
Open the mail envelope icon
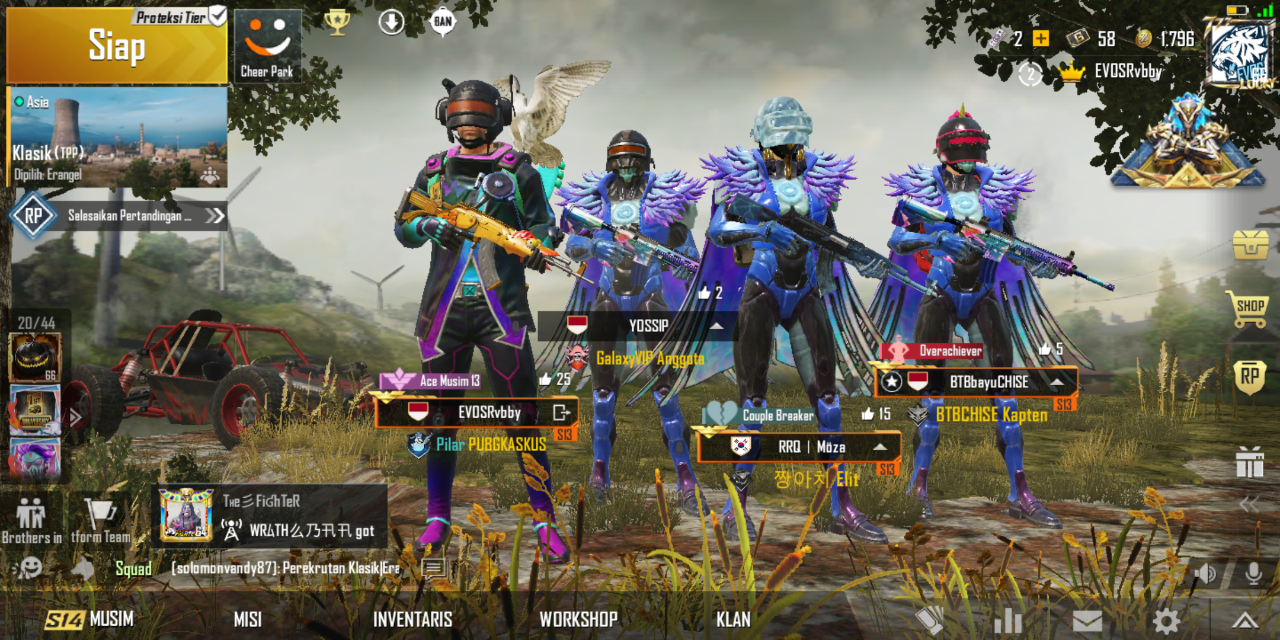pyautogui.click(x=1088, y=620)
